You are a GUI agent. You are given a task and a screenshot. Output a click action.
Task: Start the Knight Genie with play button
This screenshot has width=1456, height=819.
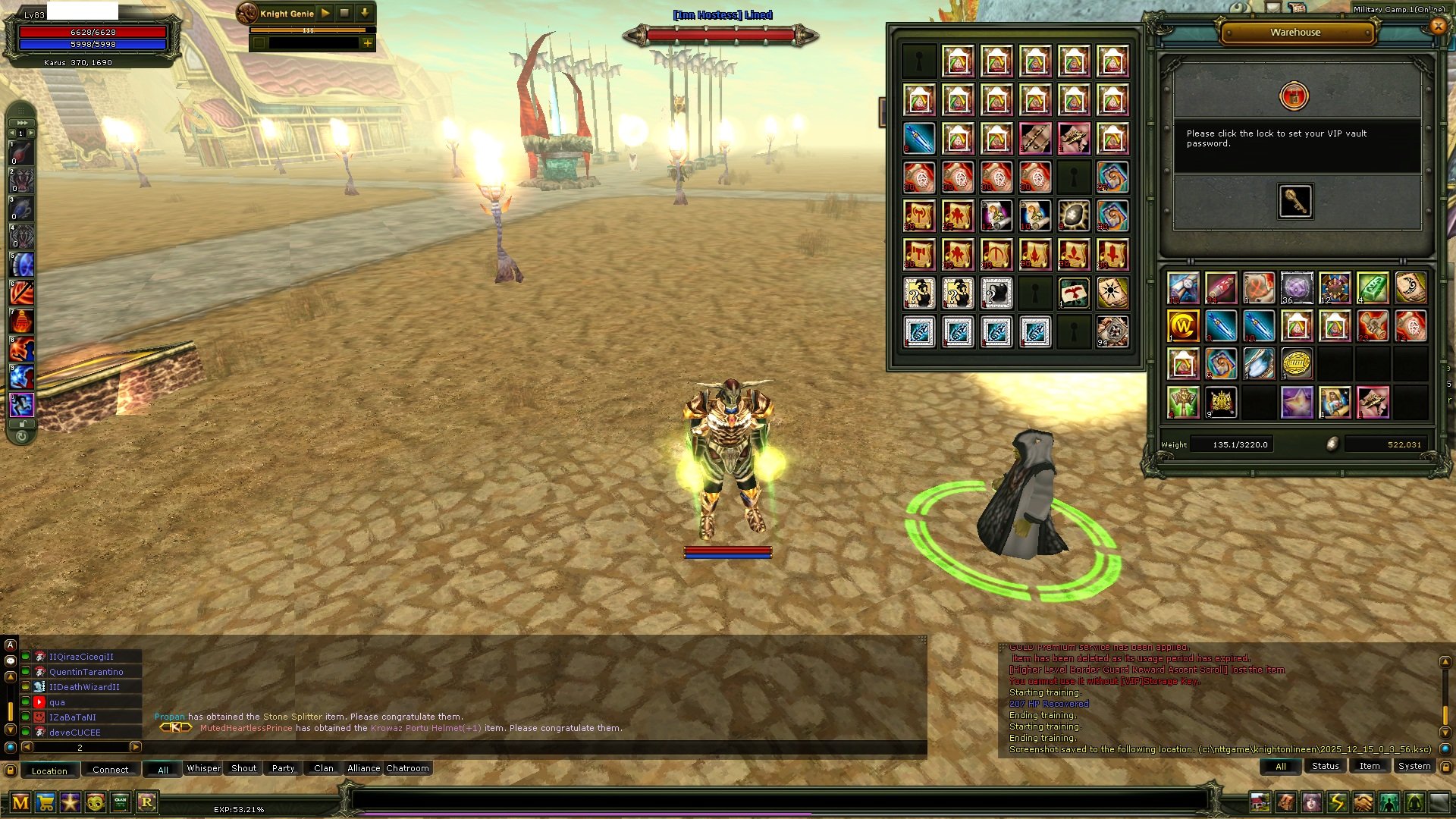(325, 13)
